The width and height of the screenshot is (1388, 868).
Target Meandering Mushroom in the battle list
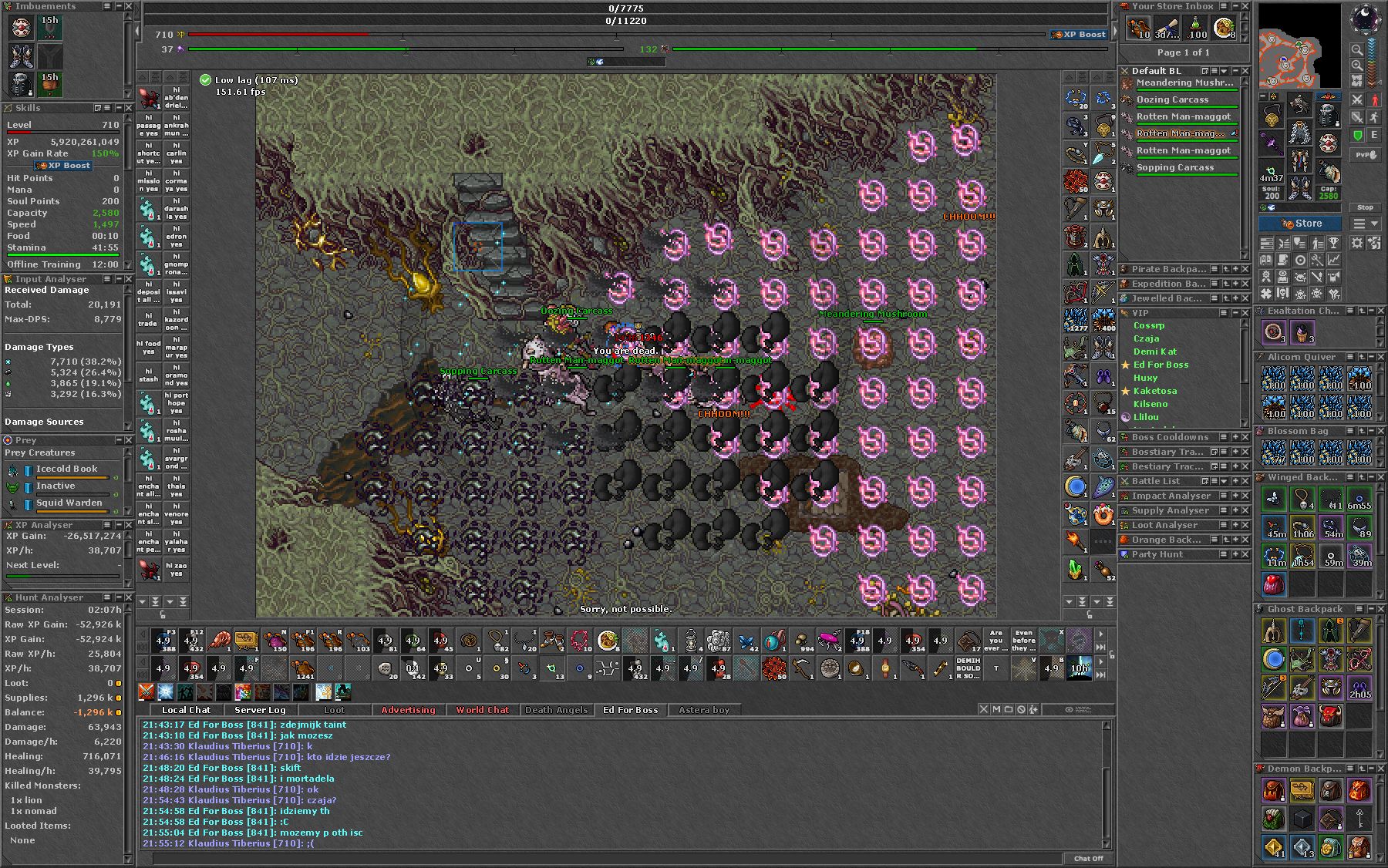tap(1184, 82)
